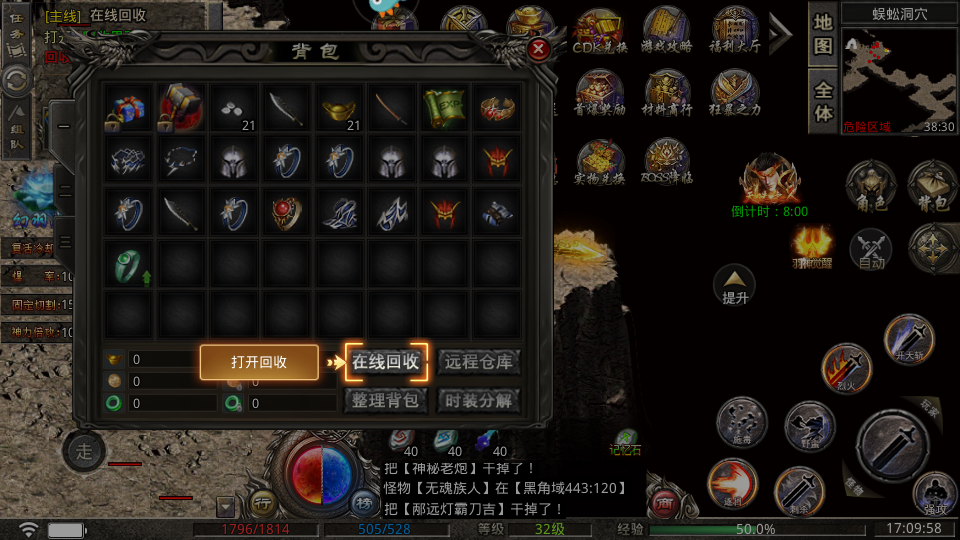Open the remote warehouse (远程仓库)
960x540 pixels.
point(478,362)
